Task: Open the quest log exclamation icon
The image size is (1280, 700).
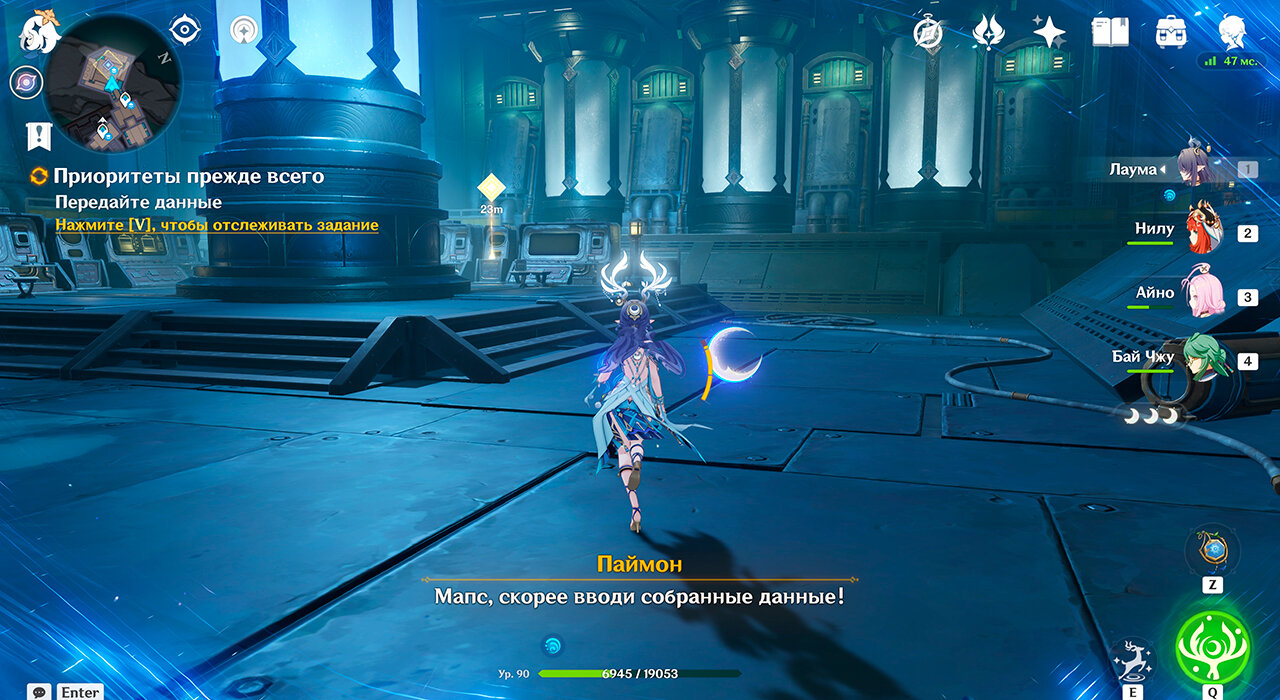Action: (39, 136)
